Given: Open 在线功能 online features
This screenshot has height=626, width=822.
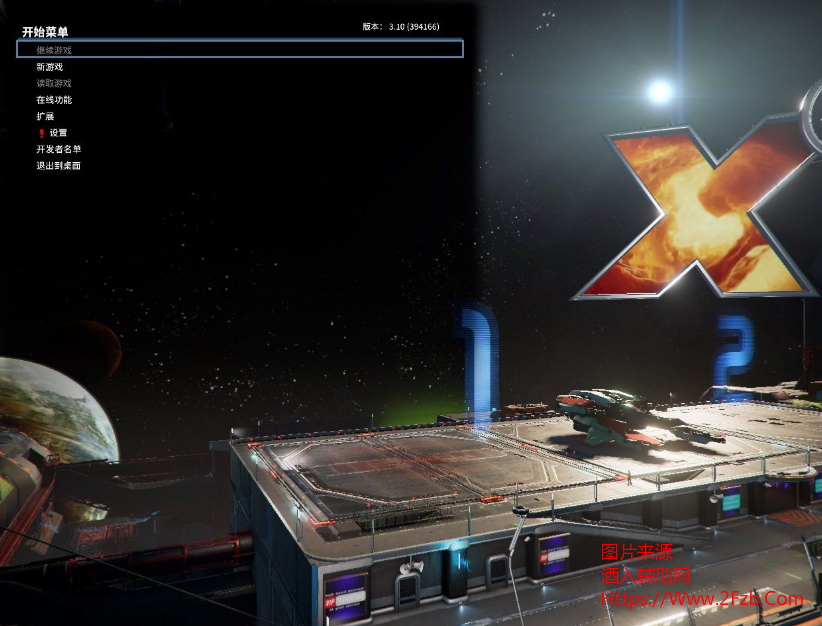Looking at the screenshot, I should coord(55,100).
